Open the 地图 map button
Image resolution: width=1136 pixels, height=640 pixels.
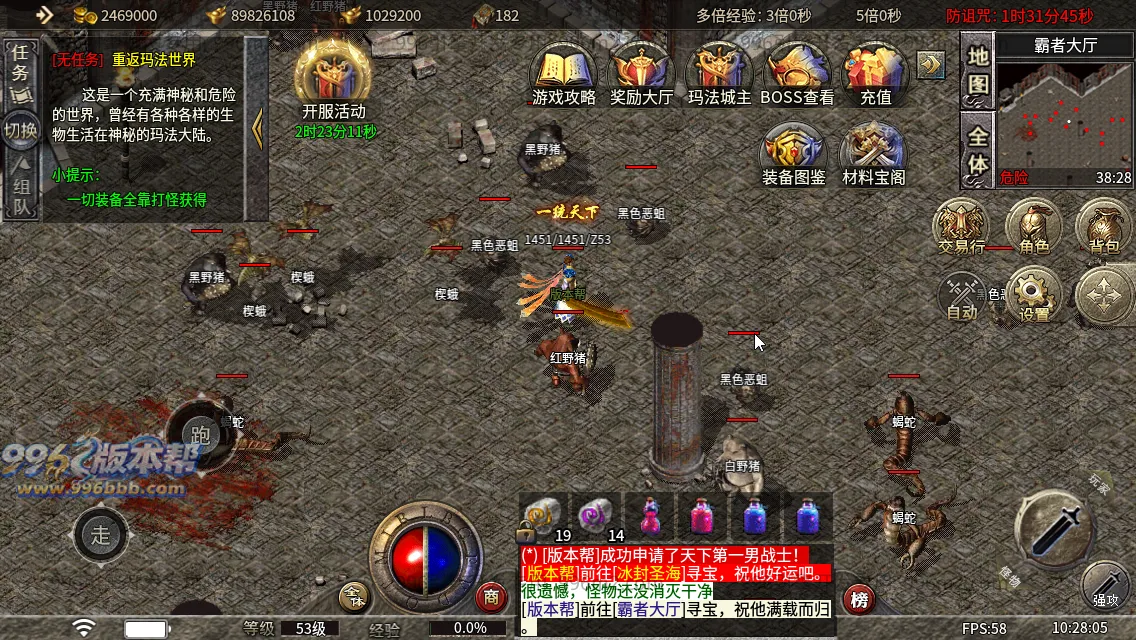(977, 71)
